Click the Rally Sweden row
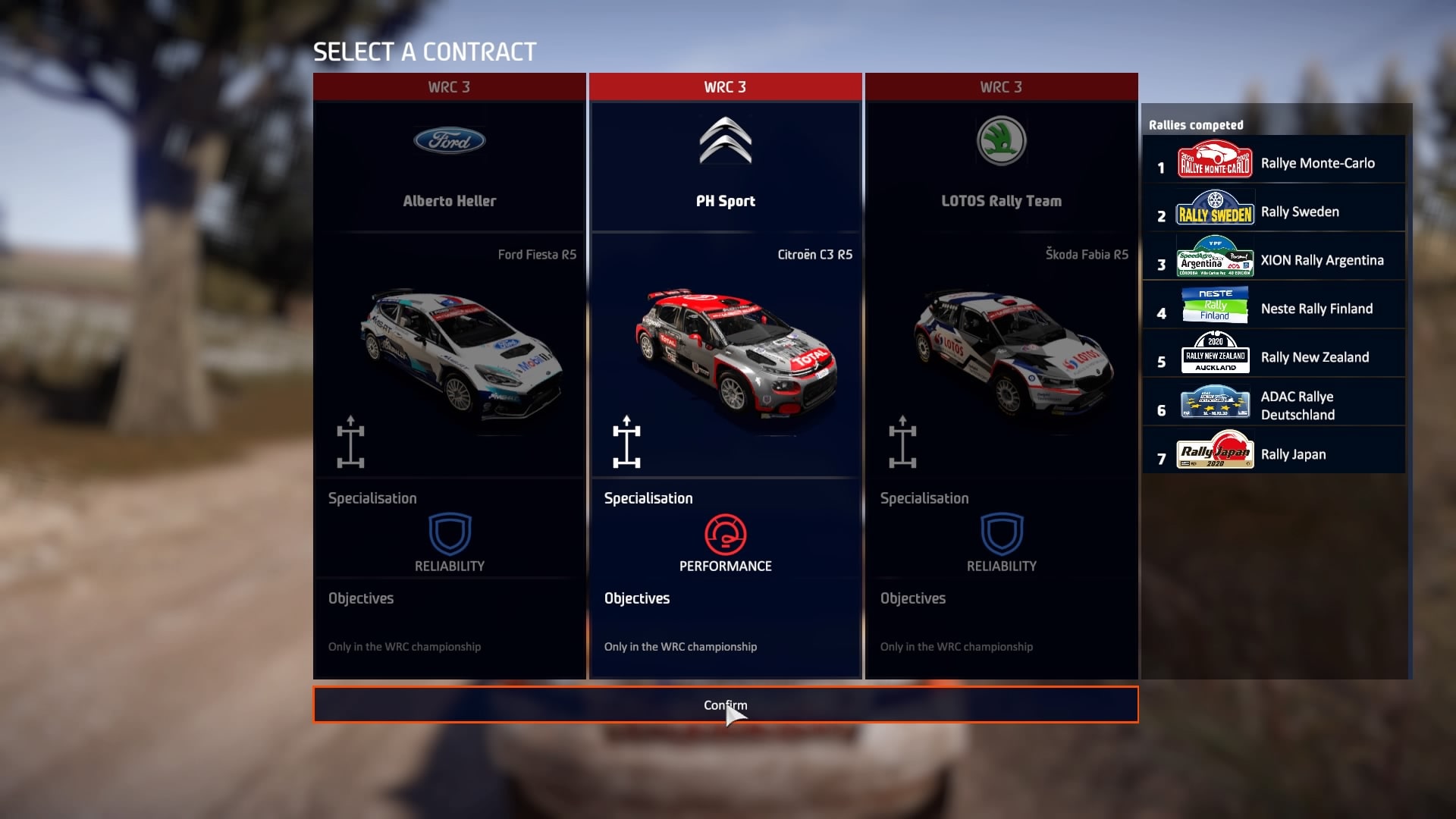Image resolution: width=1456 pixels, height=819 pixels. [x=1274, y=212]
